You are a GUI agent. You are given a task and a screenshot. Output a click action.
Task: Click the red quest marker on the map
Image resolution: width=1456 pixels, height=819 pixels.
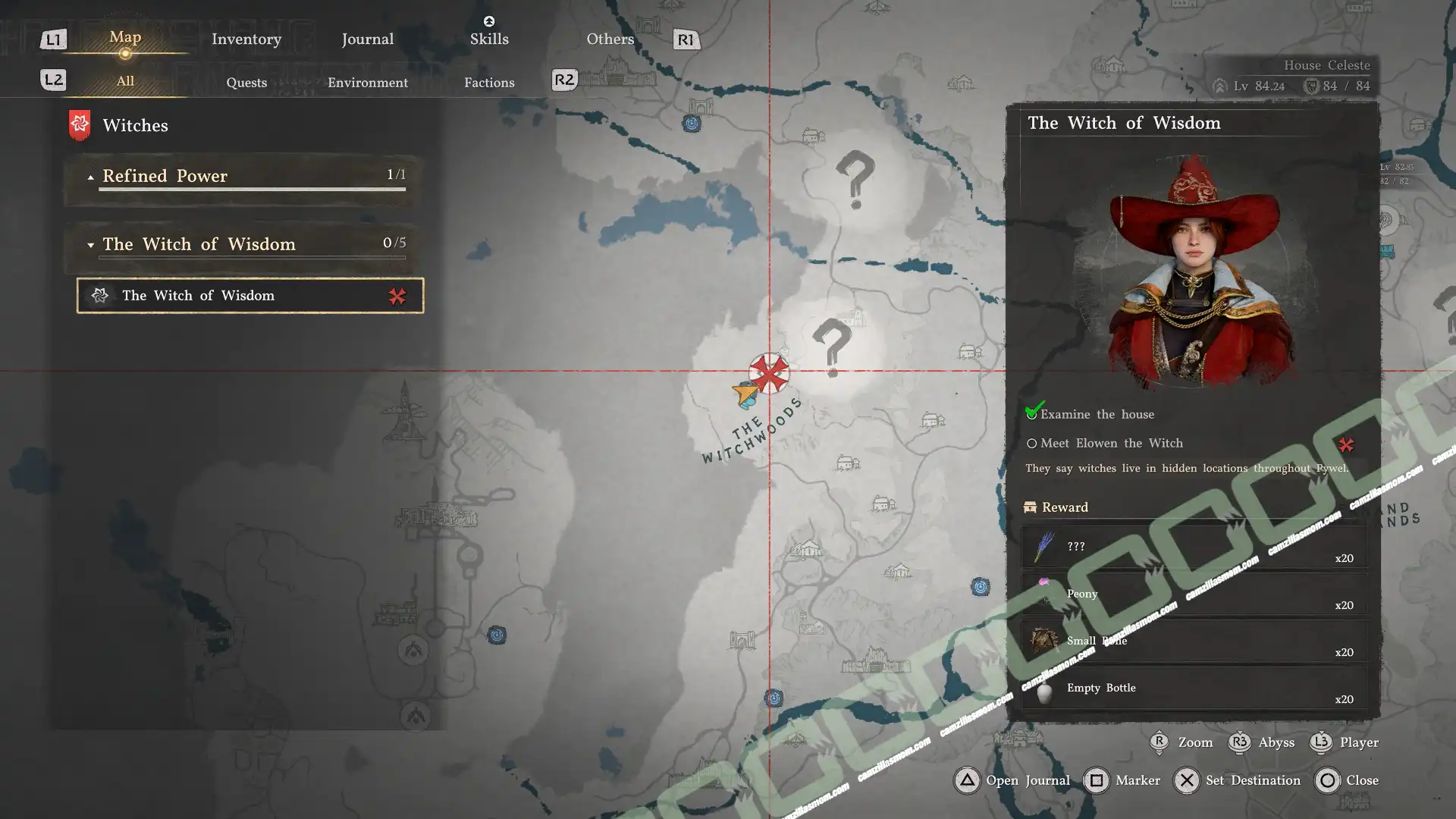pos(769,373)
